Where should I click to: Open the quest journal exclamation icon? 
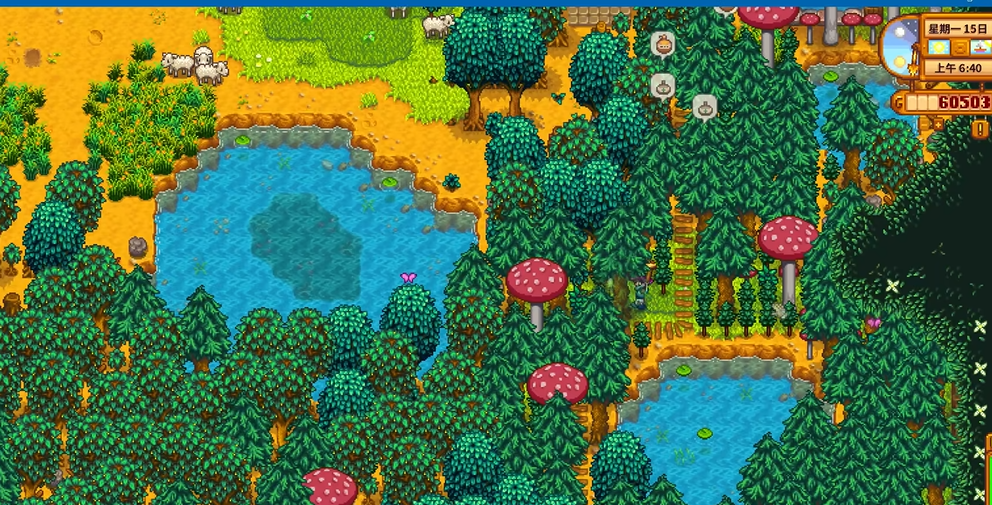[x=980, y=129]
